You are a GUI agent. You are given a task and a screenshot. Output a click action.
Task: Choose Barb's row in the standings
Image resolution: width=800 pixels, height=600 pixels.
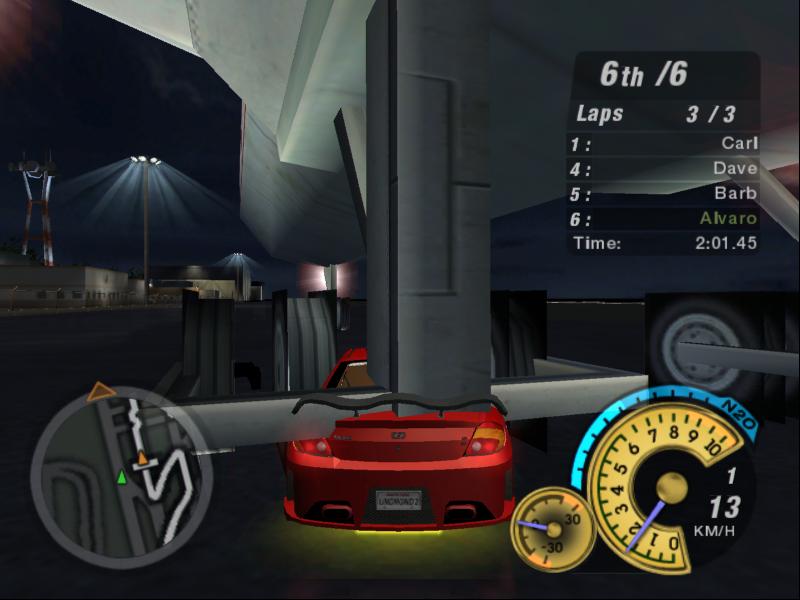pos(664,193)
